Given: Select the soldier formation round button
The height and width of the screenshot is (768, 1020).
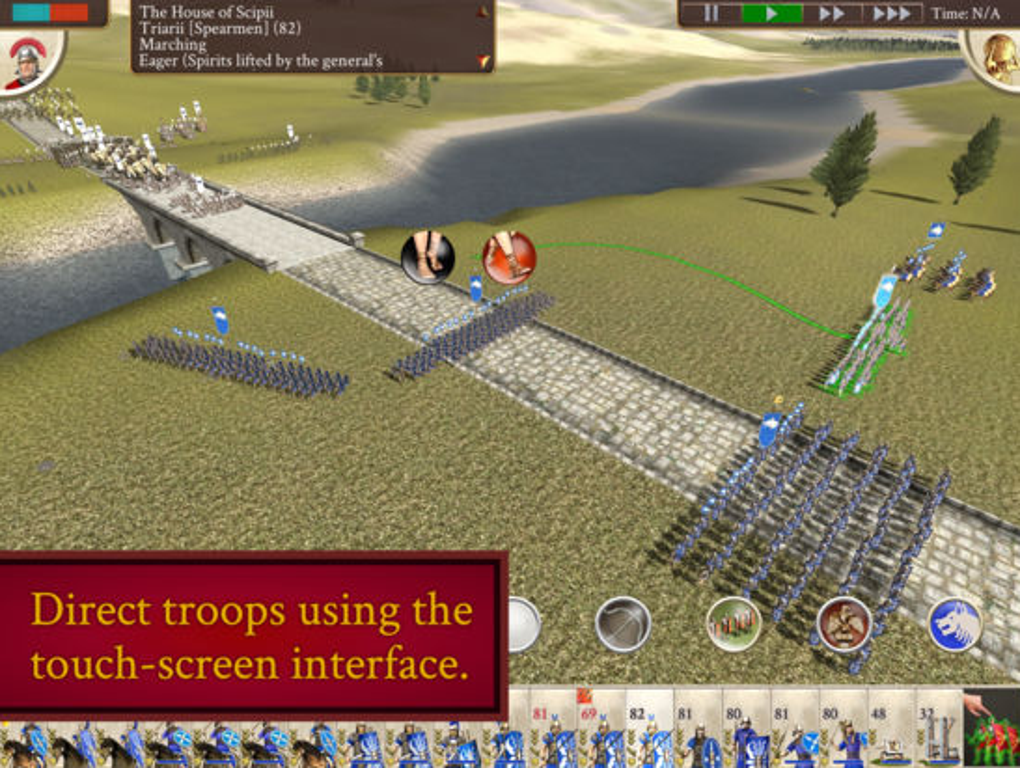Looking at the screenshot, I should [733, 624].
